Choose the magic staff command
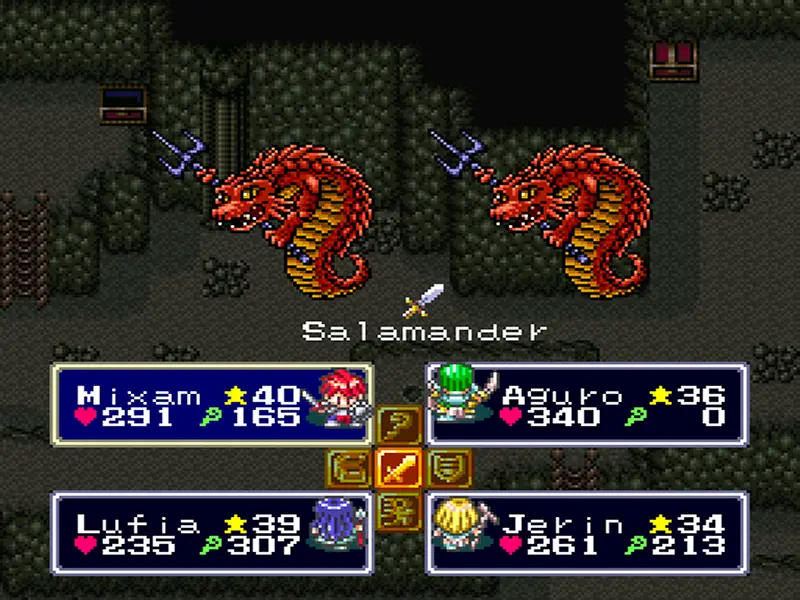Screen dimensions: 800x600 (398, 428)
